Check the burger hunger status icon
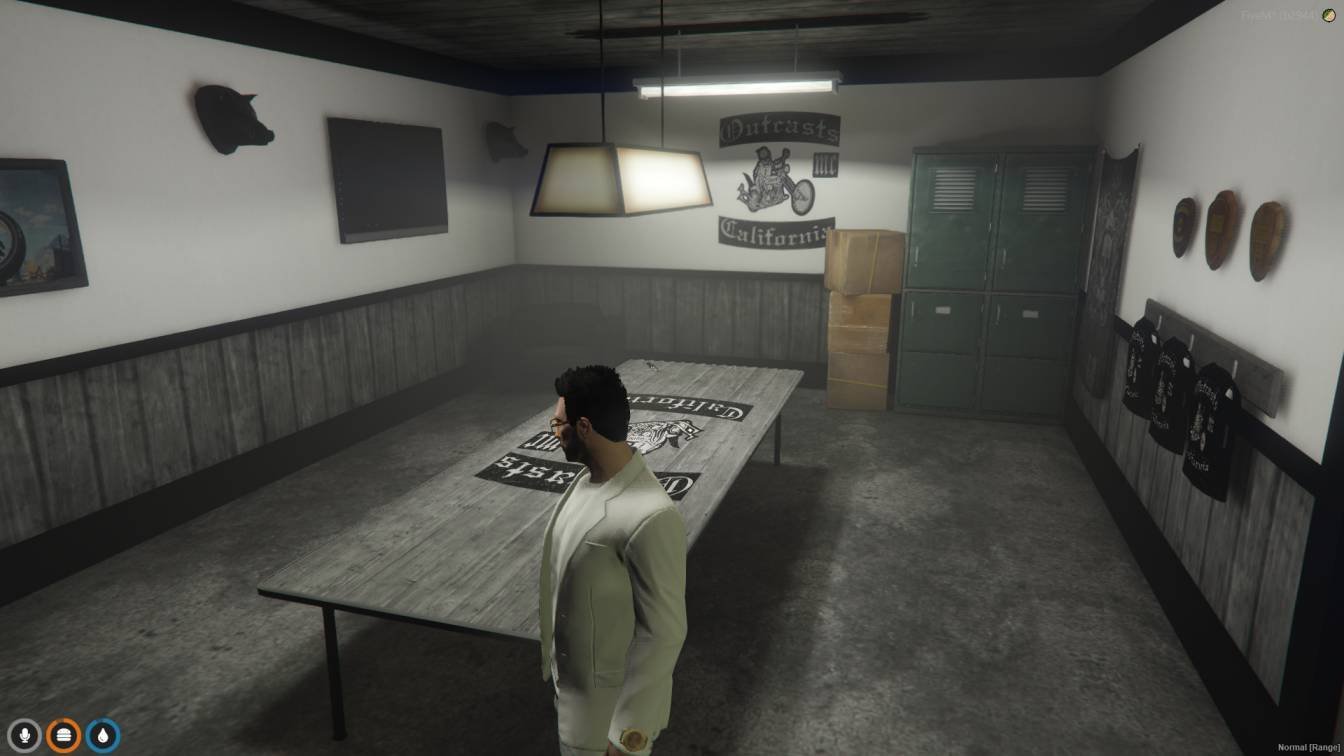Screen dimensions: 1344x756 pos(63,736)
